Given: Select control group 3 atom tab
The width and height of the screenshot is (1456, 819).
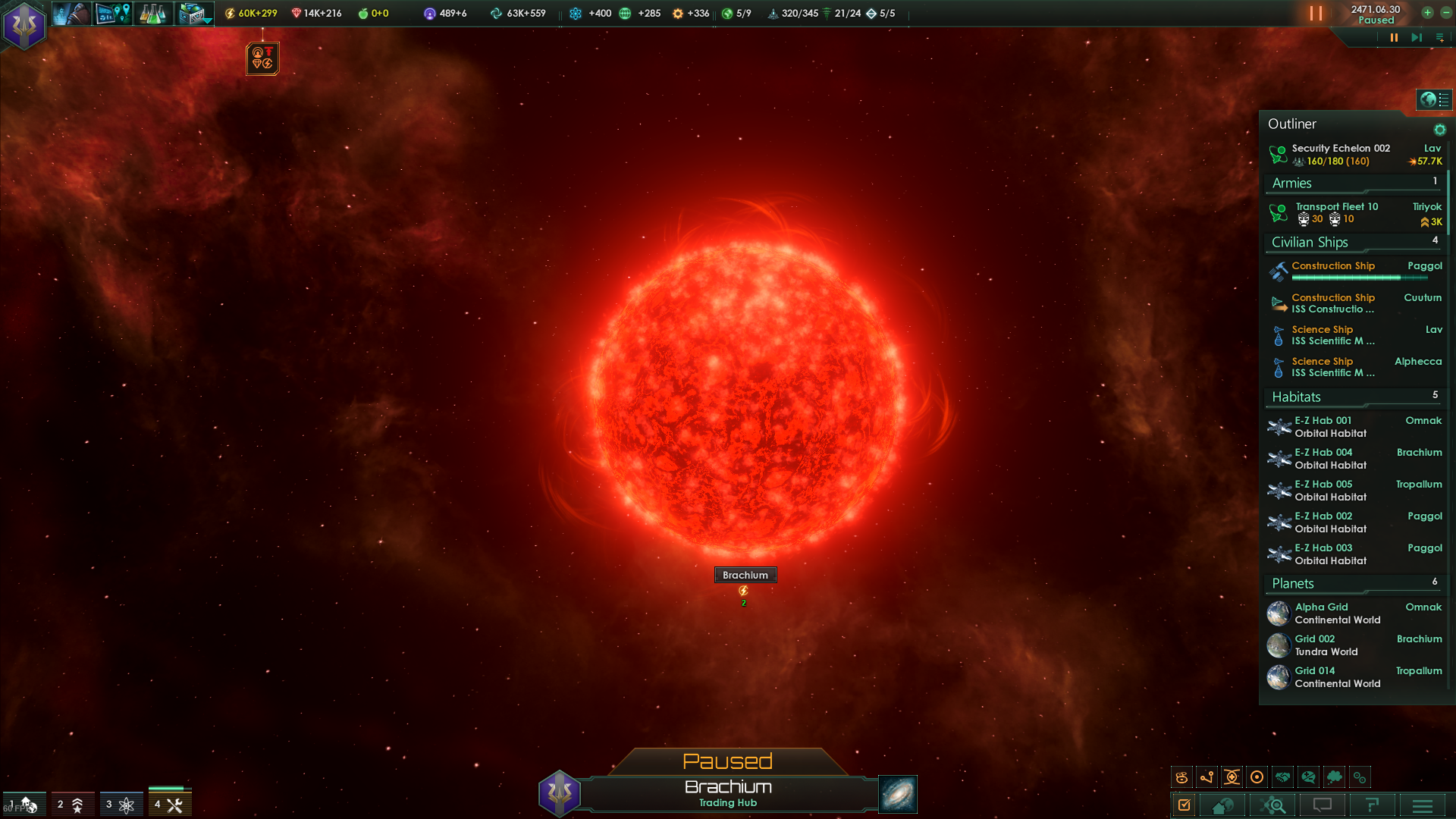Looking at the screenshot, I should tap(121, 805).
